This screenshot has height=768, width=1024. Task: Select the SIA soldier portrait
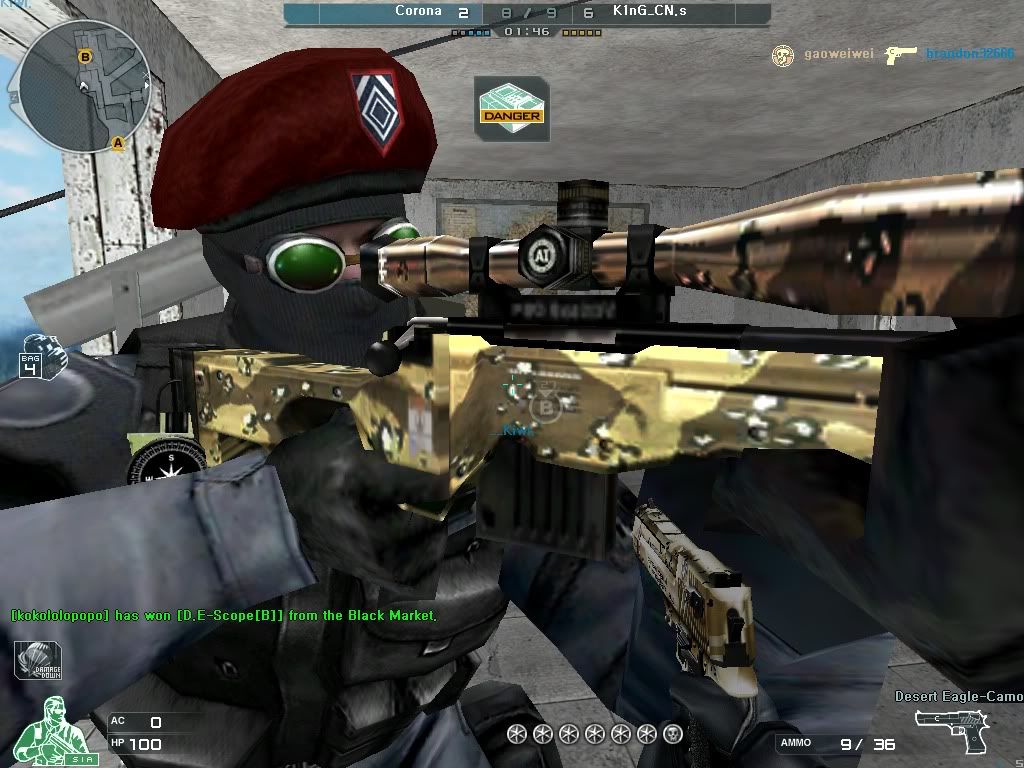click(x=47, y=729)
